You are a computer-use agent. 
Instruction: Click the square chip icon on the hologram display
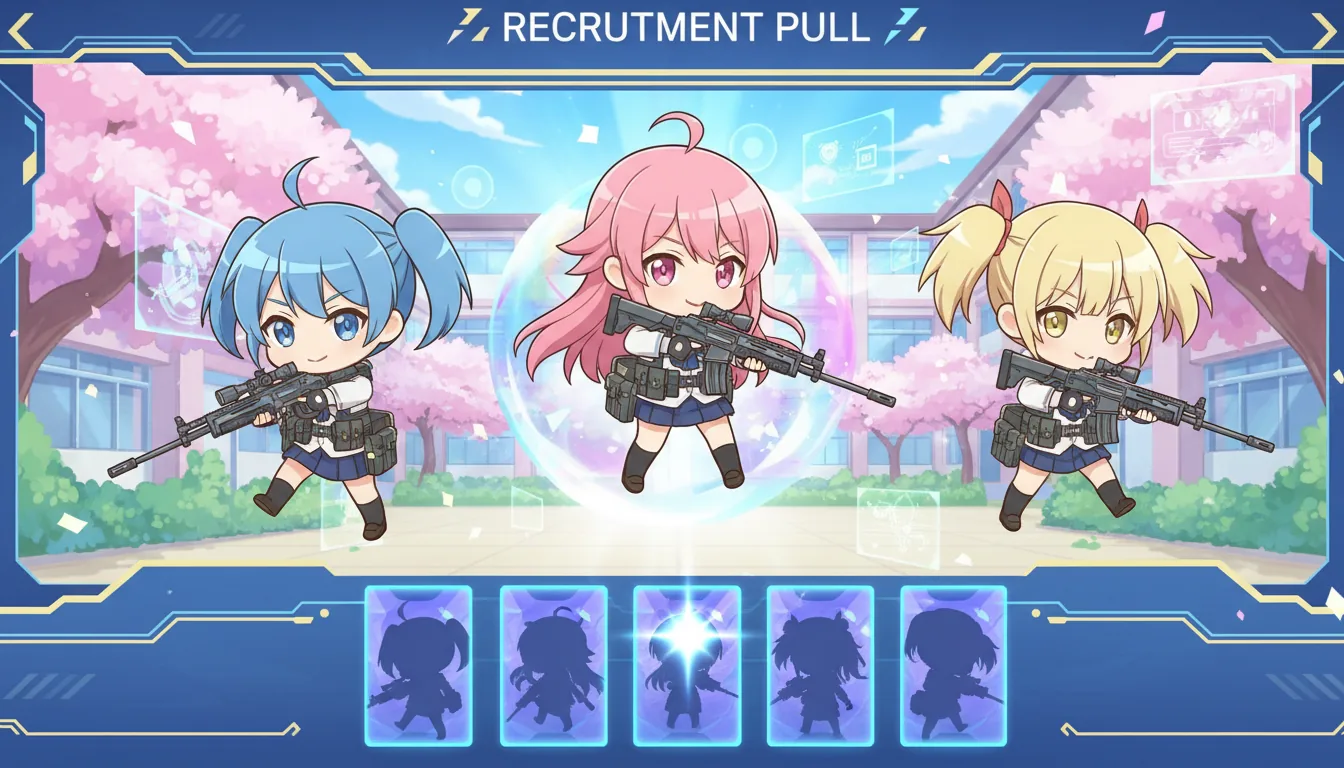click(x=867, y=157)
